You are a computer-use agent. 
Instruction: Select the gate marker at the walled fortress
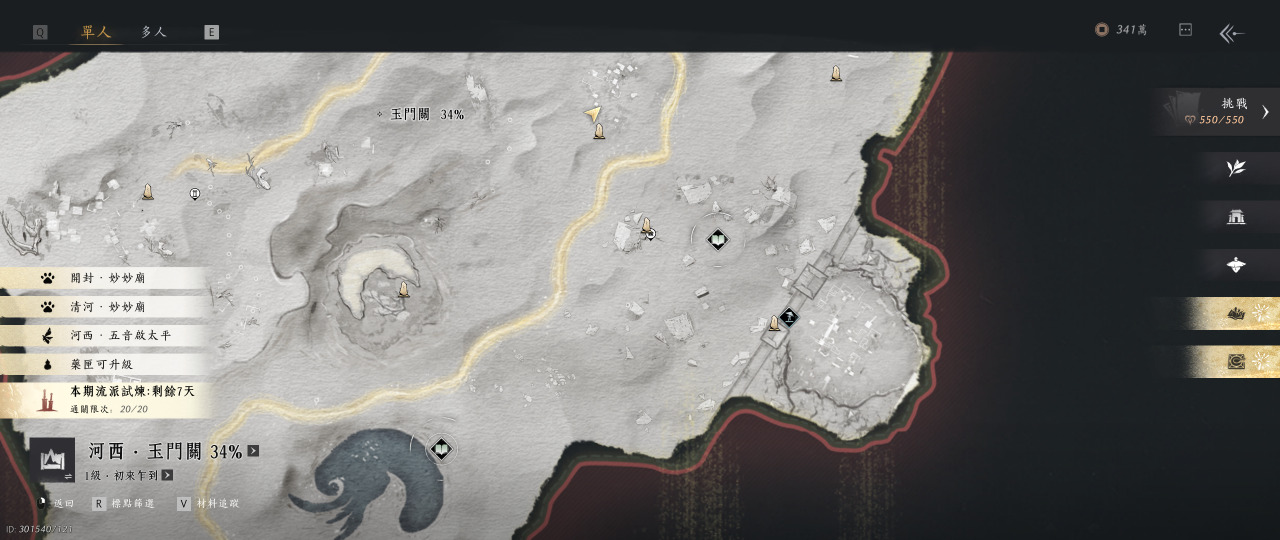coord(789,317)
